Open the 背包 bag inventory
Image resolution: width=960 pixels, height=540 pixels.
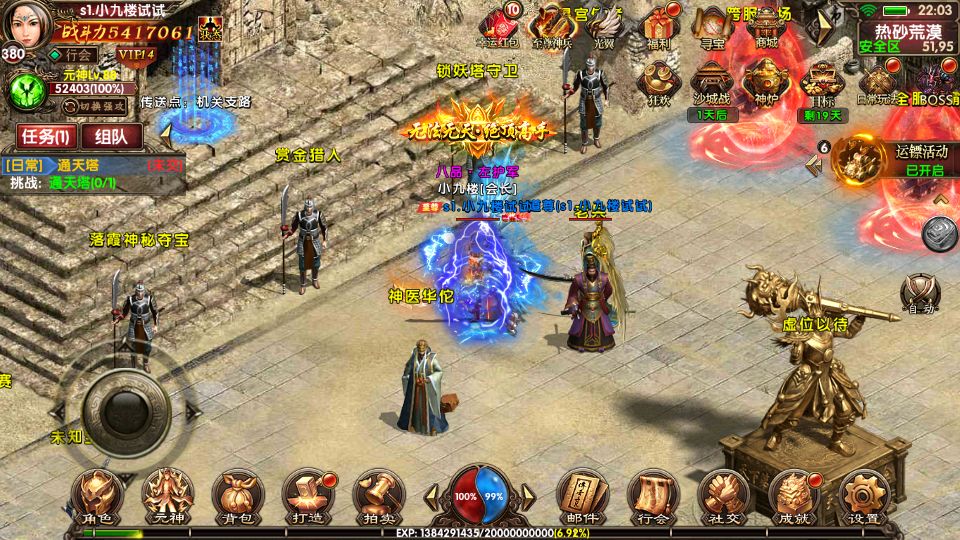click(x=237, y=497)
